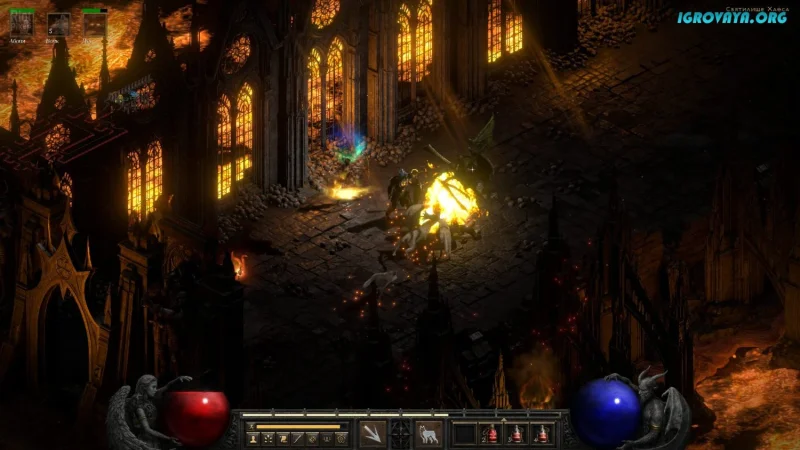Use the red potion in belt slot 2

491,433
